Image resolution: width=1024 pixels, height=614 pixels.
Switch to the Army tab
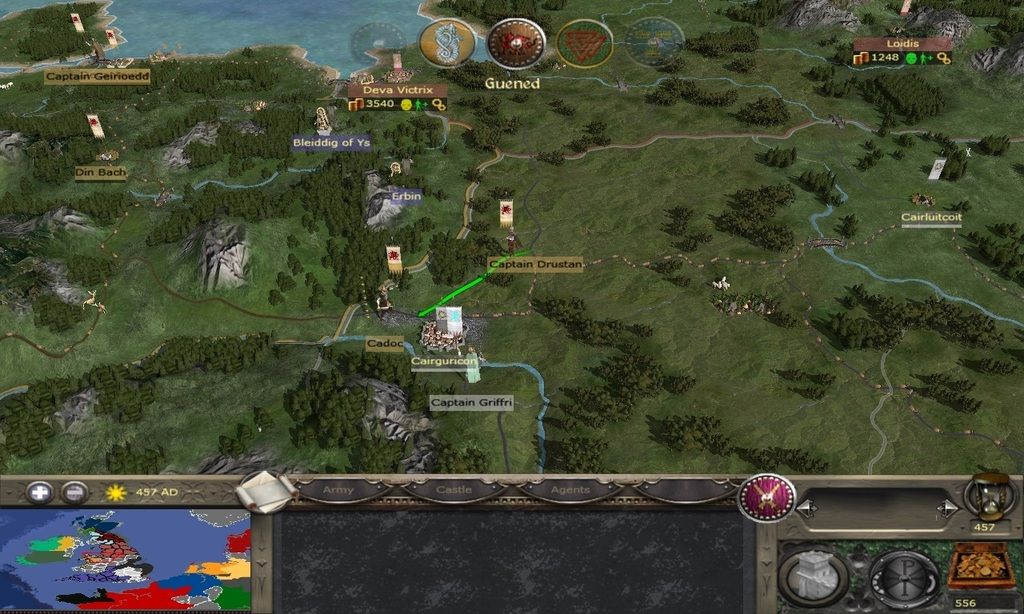[338, 490]
